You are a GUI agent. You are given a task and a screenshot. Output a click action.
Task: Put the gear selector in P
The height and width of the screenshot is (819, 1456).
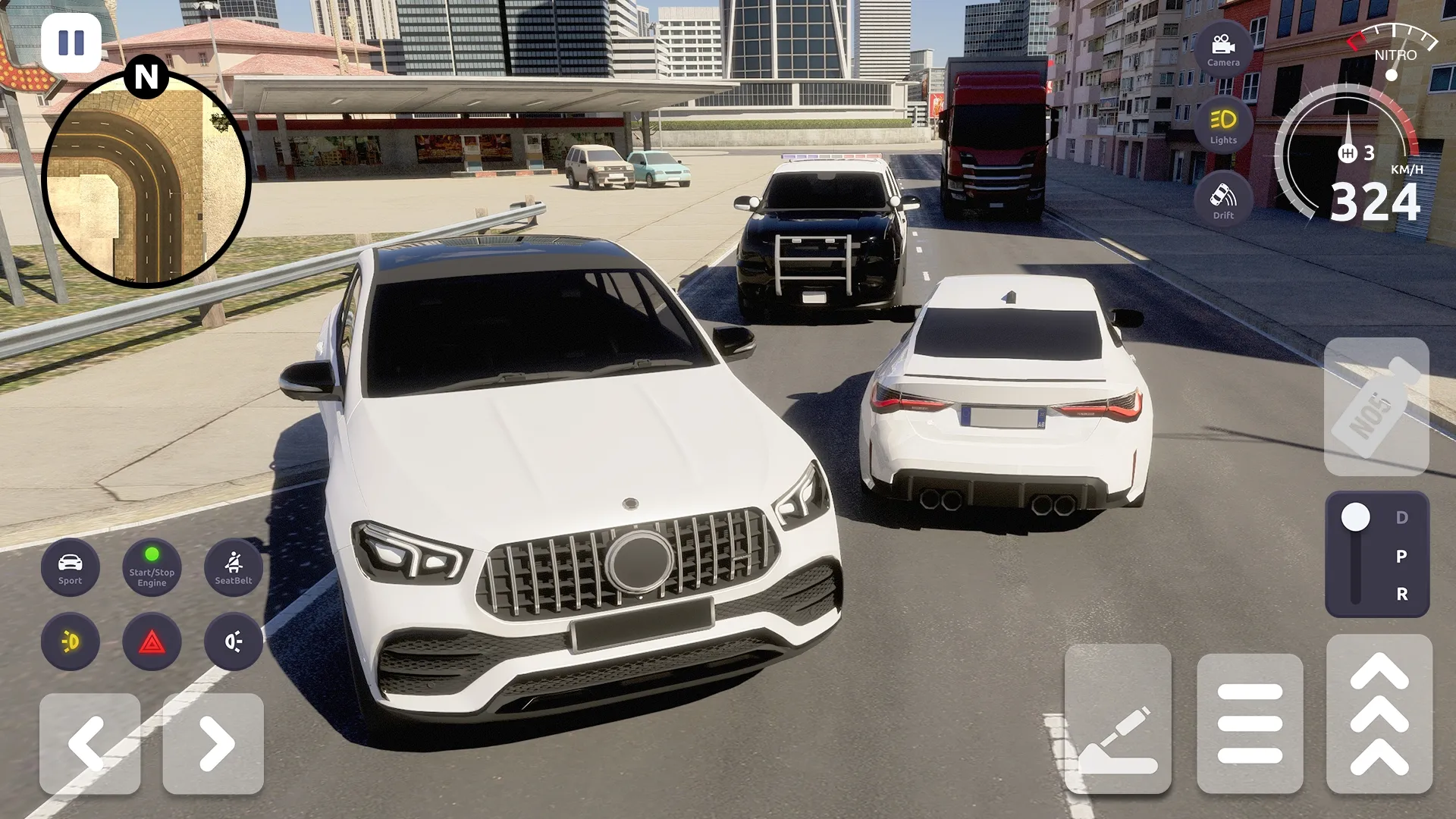(x=1401, y=556)
